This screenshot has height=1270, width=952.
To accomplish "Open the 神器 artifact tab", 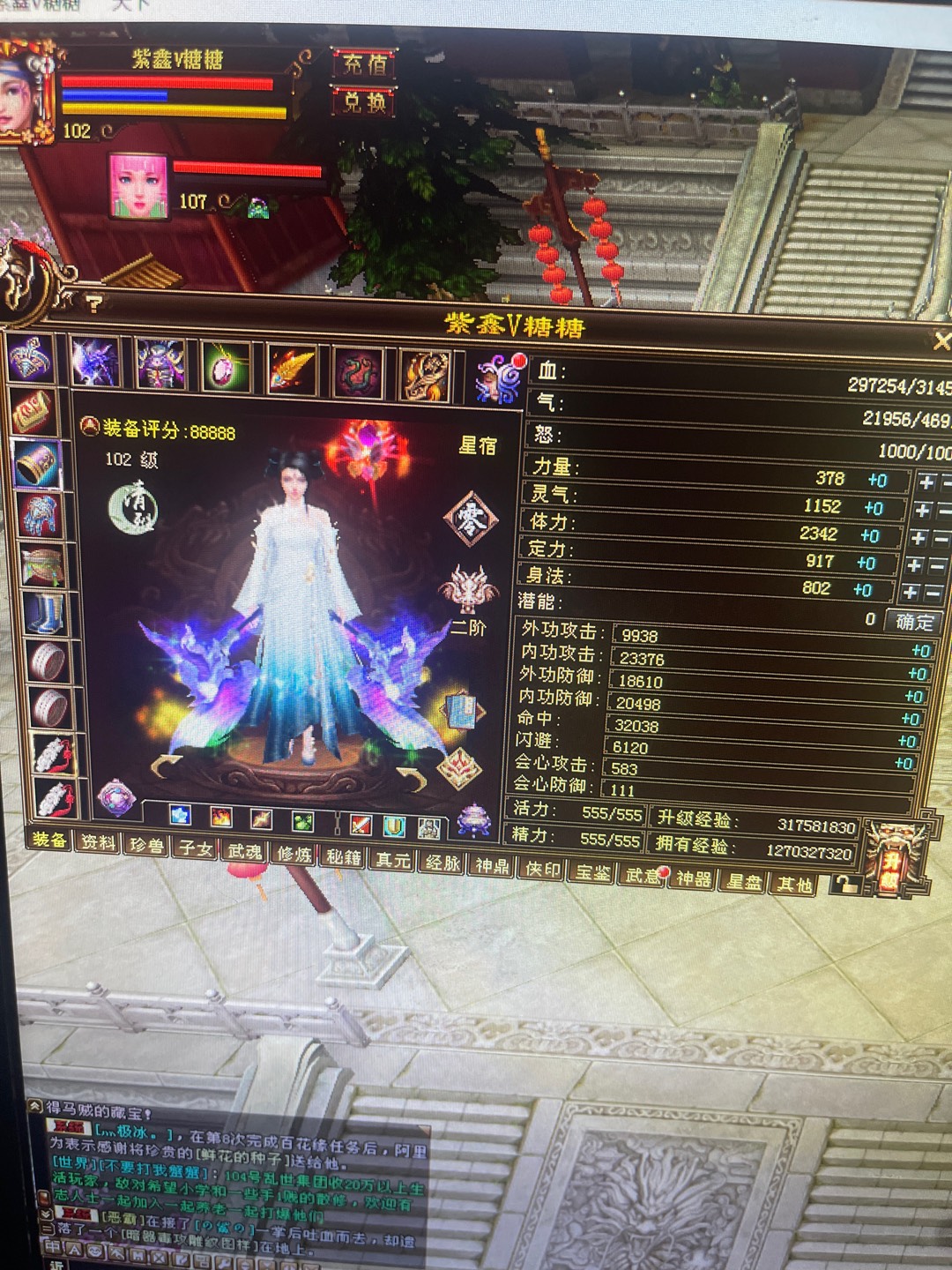I will (693, 878).
